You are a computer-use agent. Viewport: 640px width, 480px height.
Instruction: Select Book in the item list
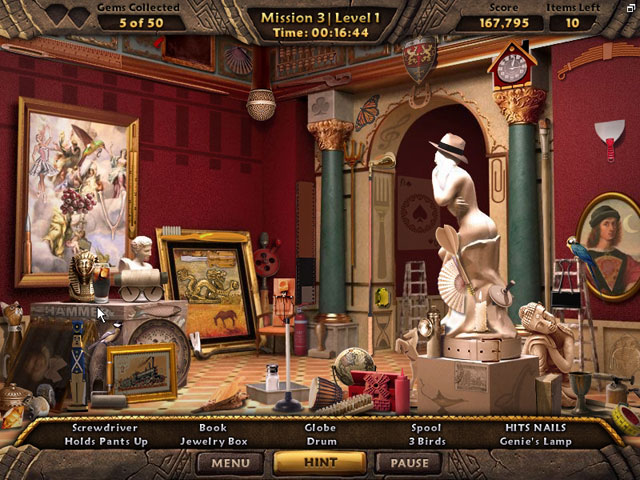click(x=213, y=428)
